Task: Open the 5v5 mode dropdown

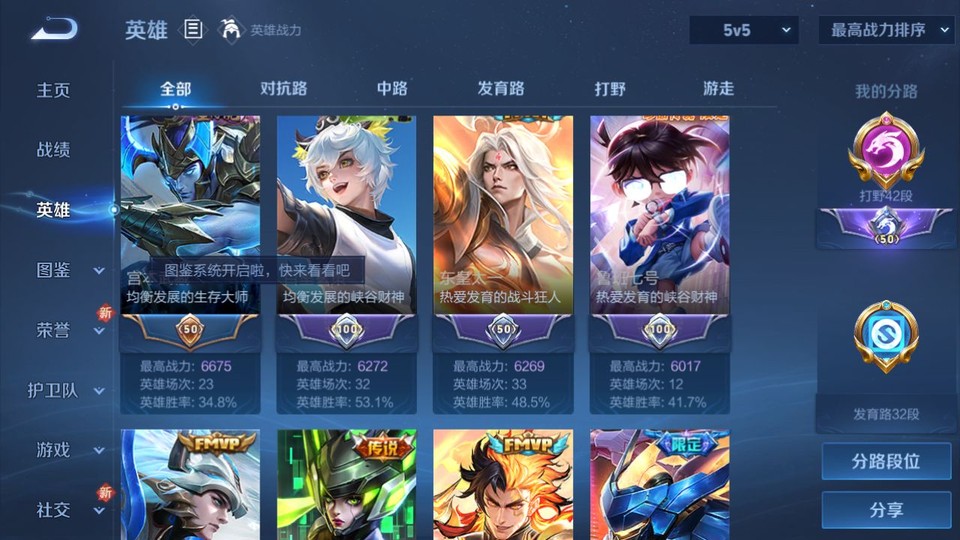Action: [744, 30]
